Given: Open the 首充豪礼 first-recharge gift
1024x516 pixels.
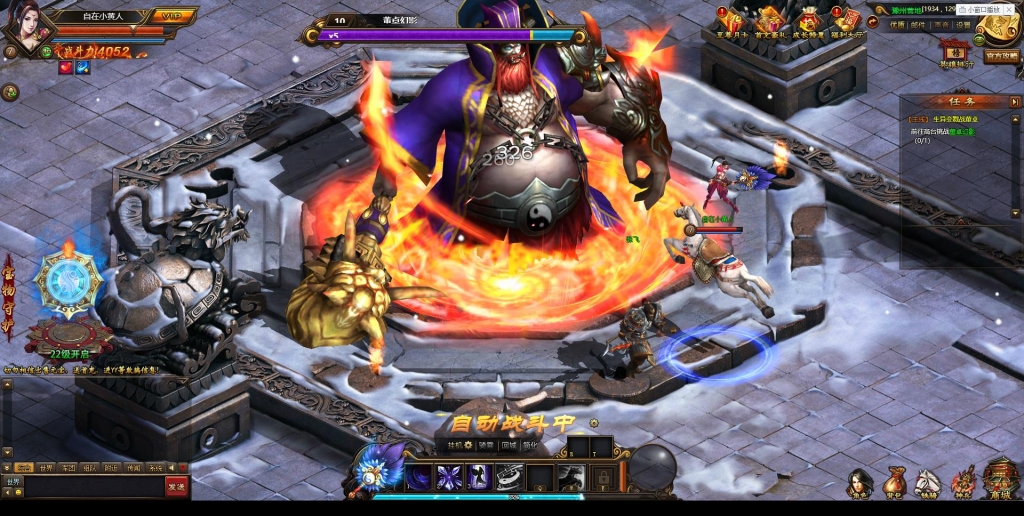Looking at the screenshot, I should [x=770, y=22].
